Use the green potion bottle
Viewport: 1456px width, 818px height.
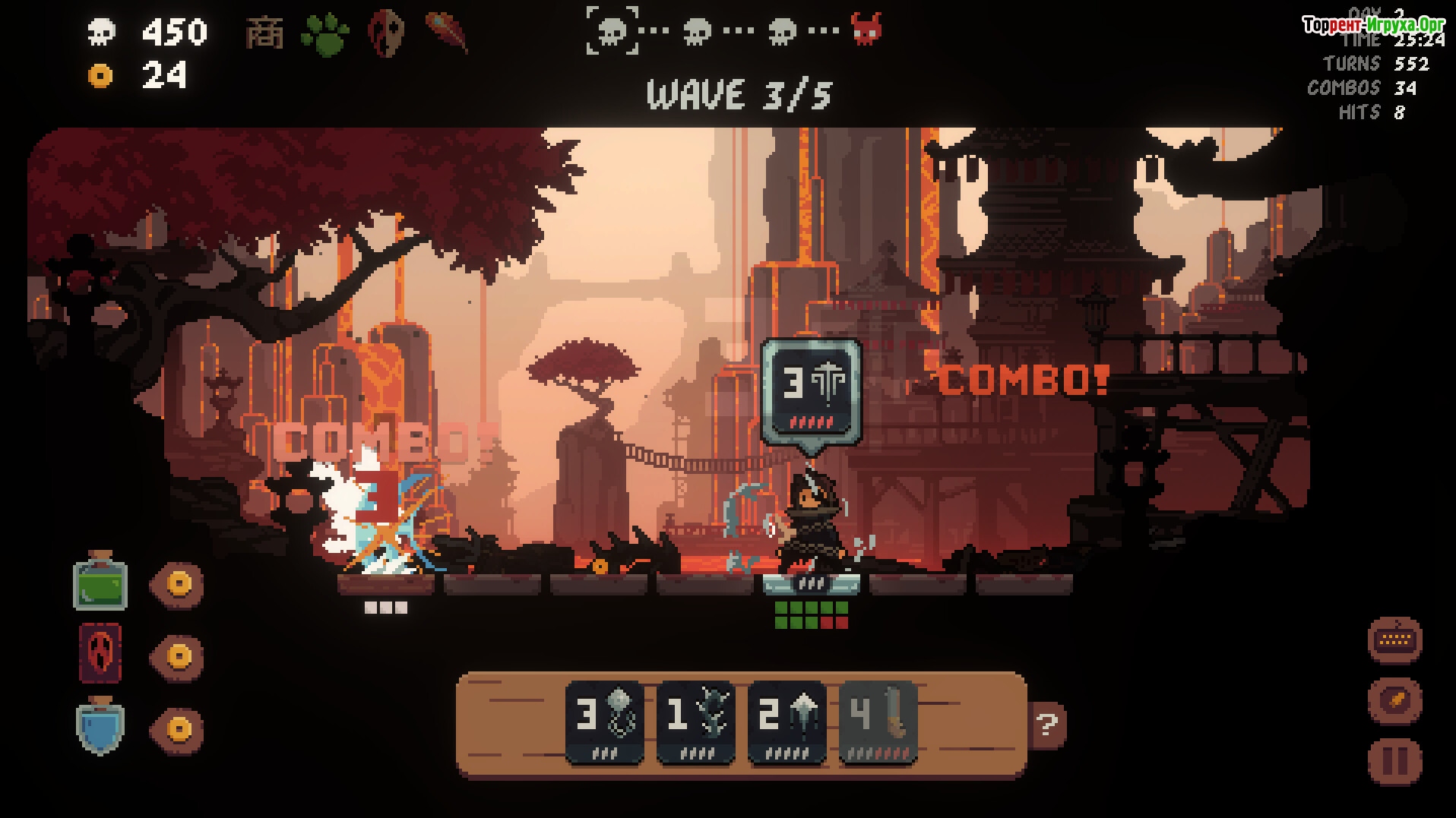(100, 582)
